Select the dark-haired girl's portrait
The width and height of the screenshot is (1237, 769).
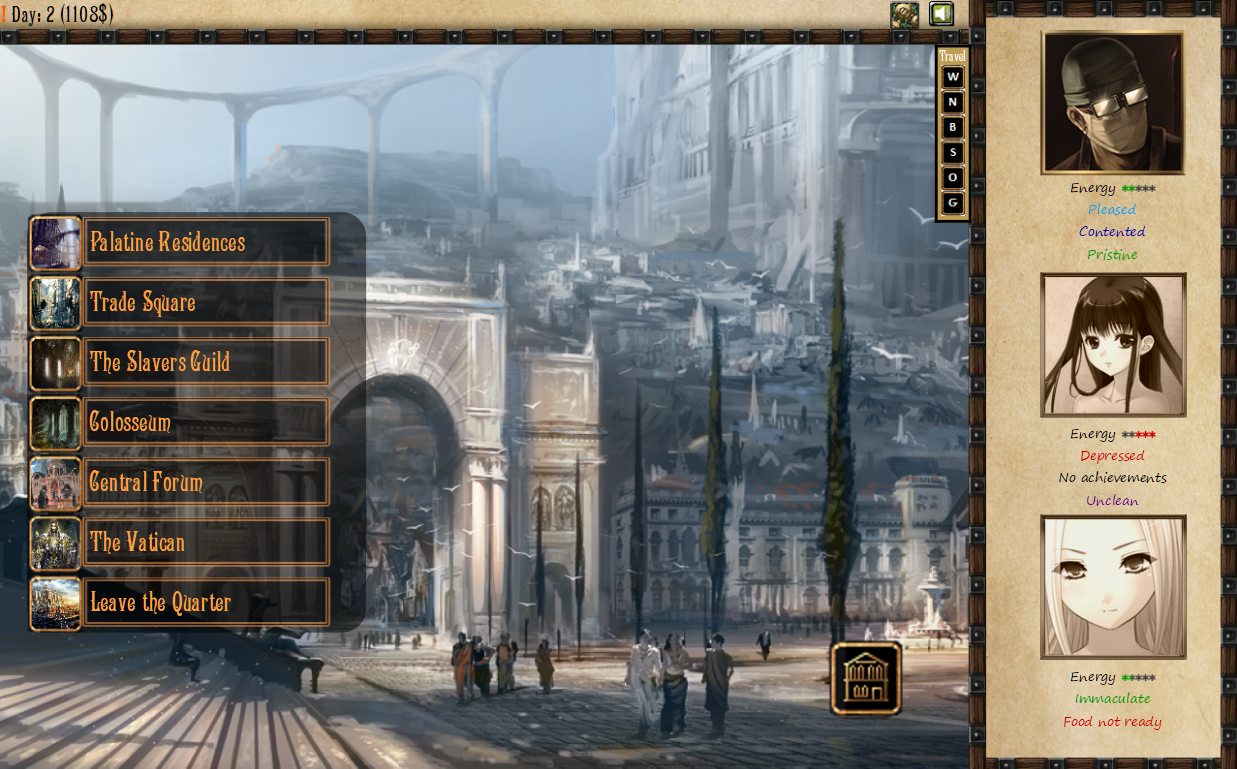pyautogui.click(x=1113, y=345)
